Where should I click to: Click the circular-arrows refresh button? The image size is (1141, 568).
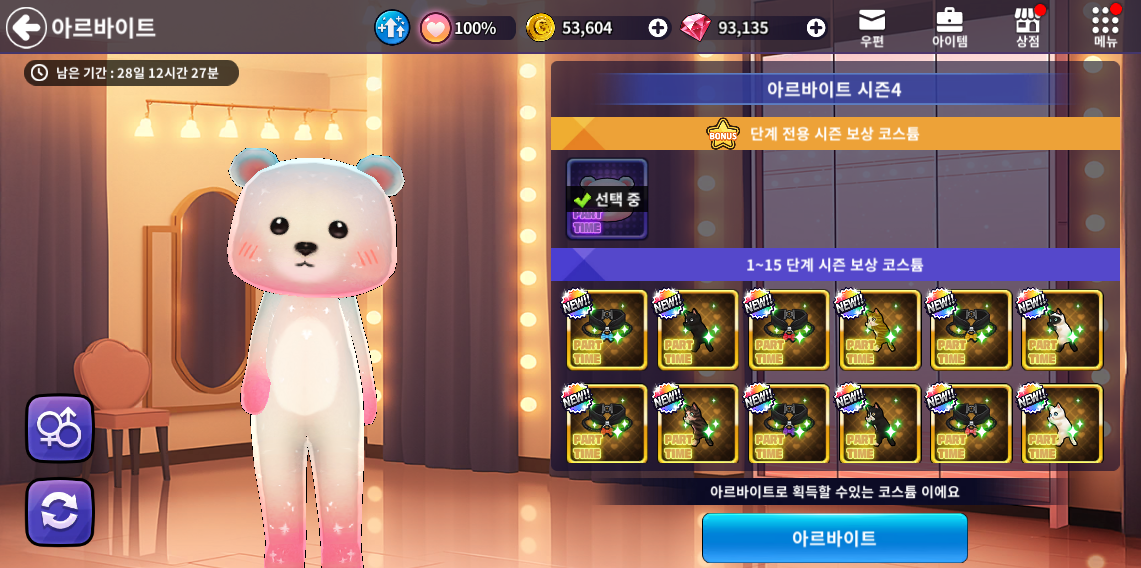[60, 512]
